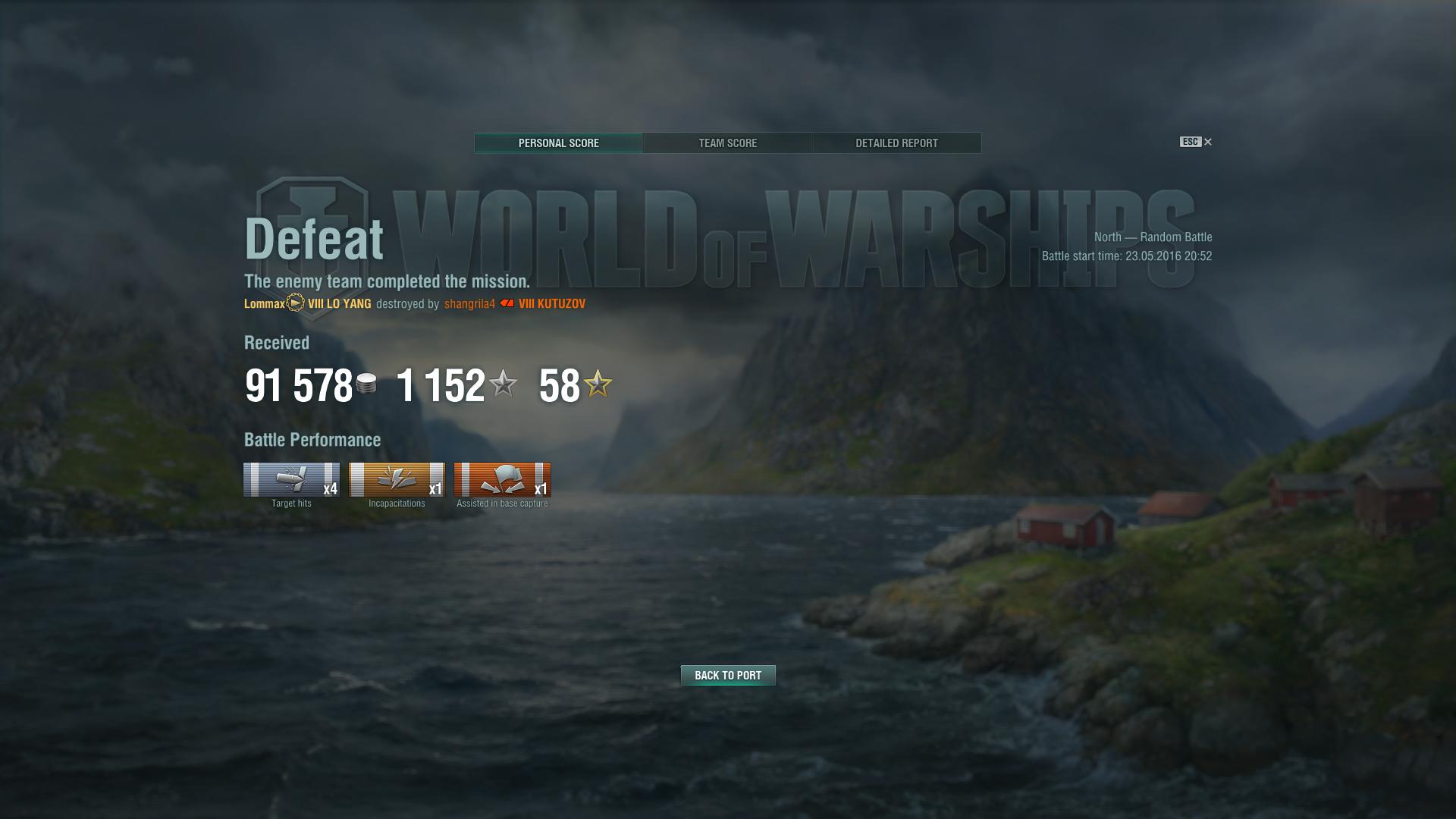Click the Back to Port button
The width and height of the screenshot is (1456, 819).
[x=728, y=676]
